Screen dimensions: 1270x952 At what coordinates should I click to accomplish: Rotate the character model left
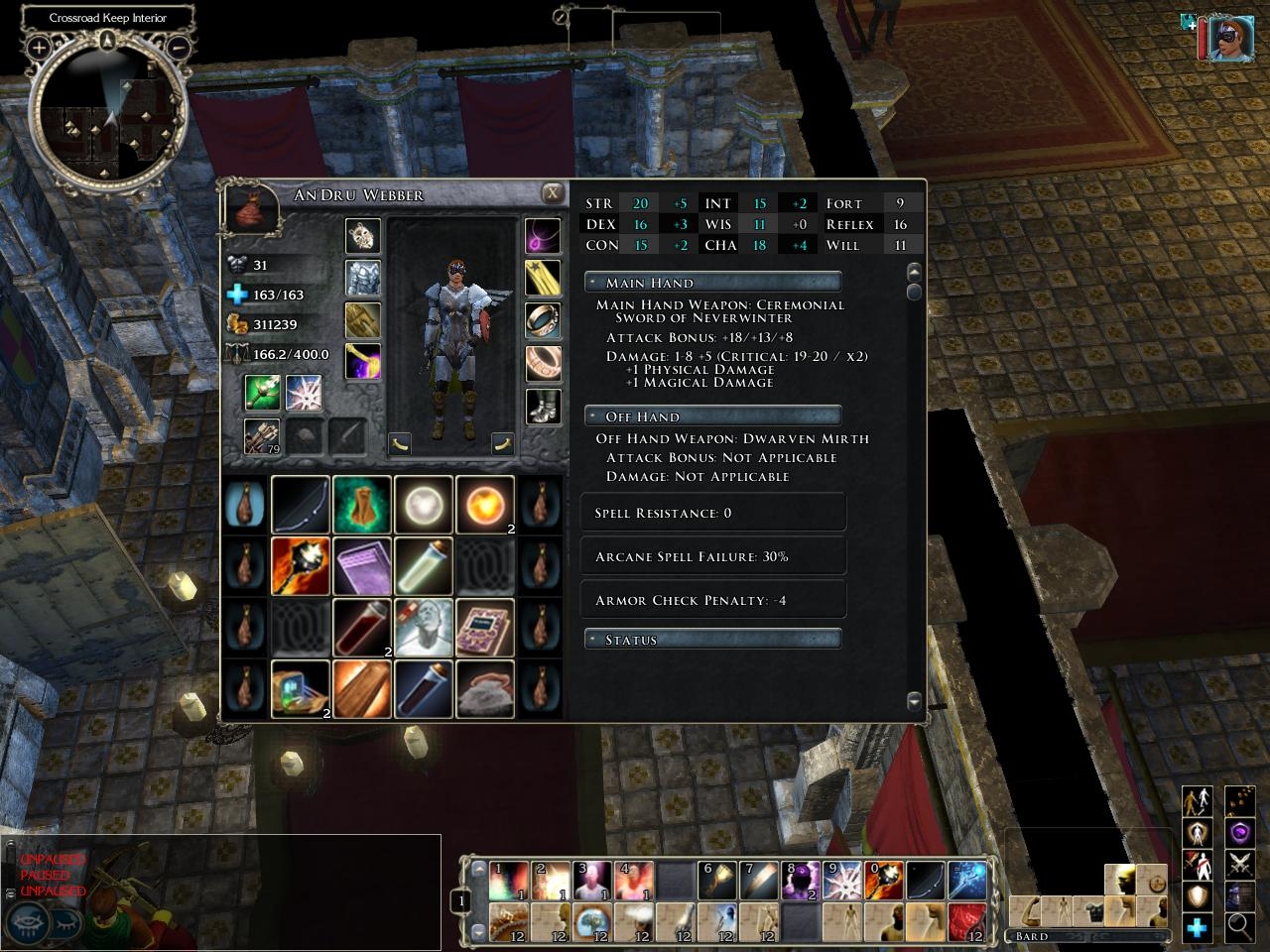pyautogui.click(x=400, y=442)
